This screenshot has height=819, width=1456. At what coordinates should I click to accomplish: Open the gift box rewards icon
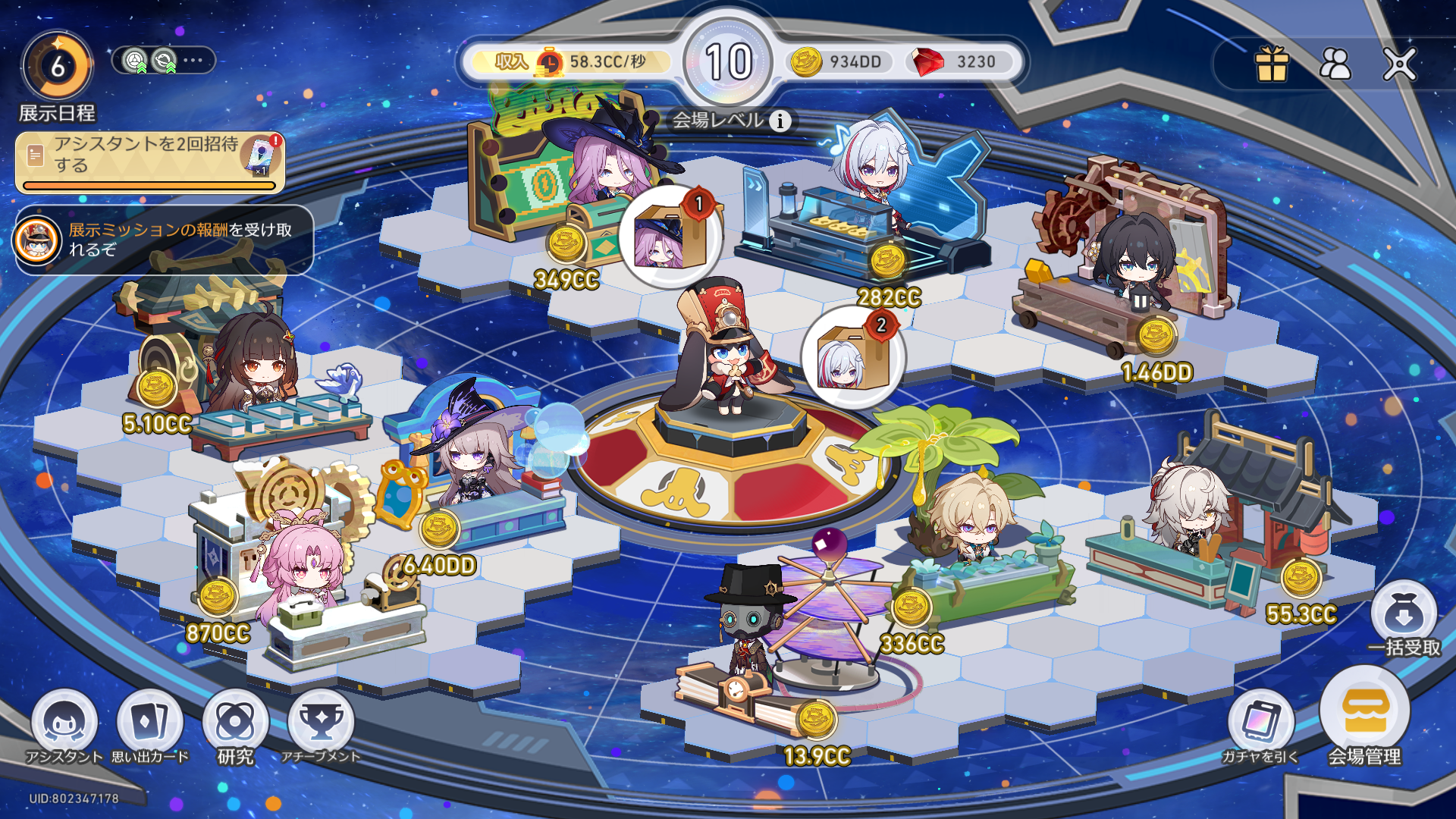coord(1272,64)
